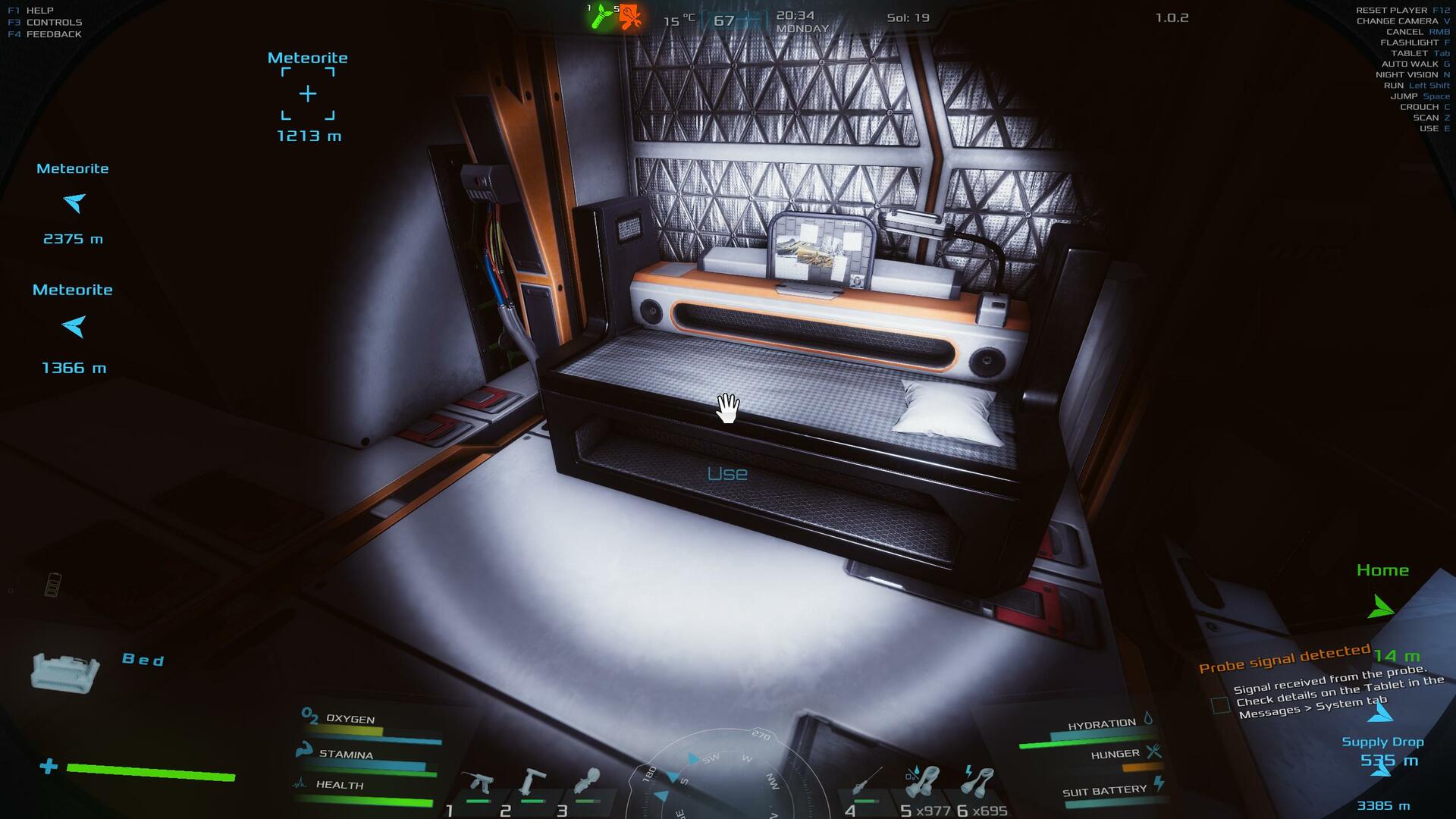Click the Meteorite target marker at 1213 m
This screenshot has width=1456, height=819.
[307, 94]
